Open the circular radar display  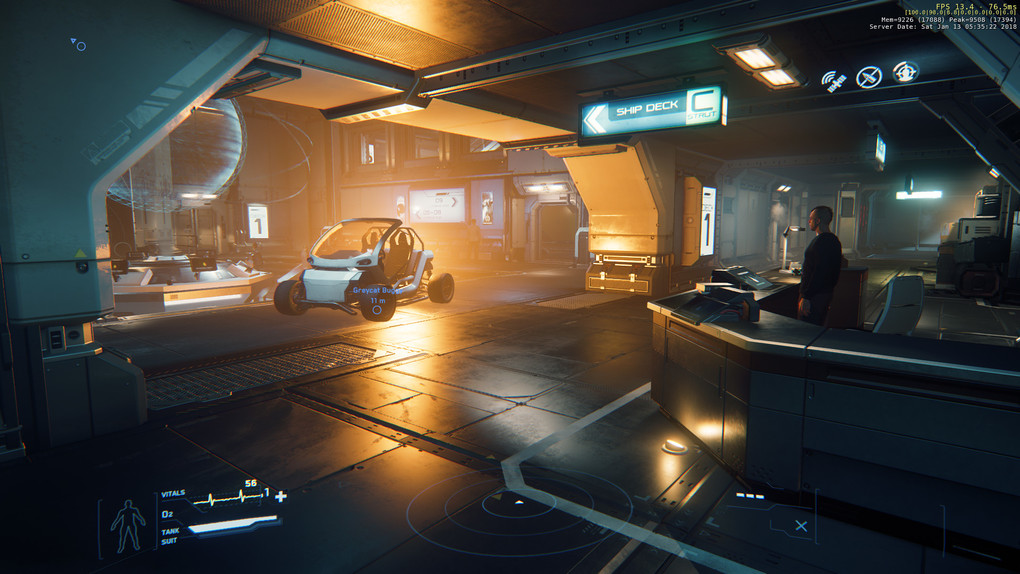pyautogui.click(x=518, y=506)
